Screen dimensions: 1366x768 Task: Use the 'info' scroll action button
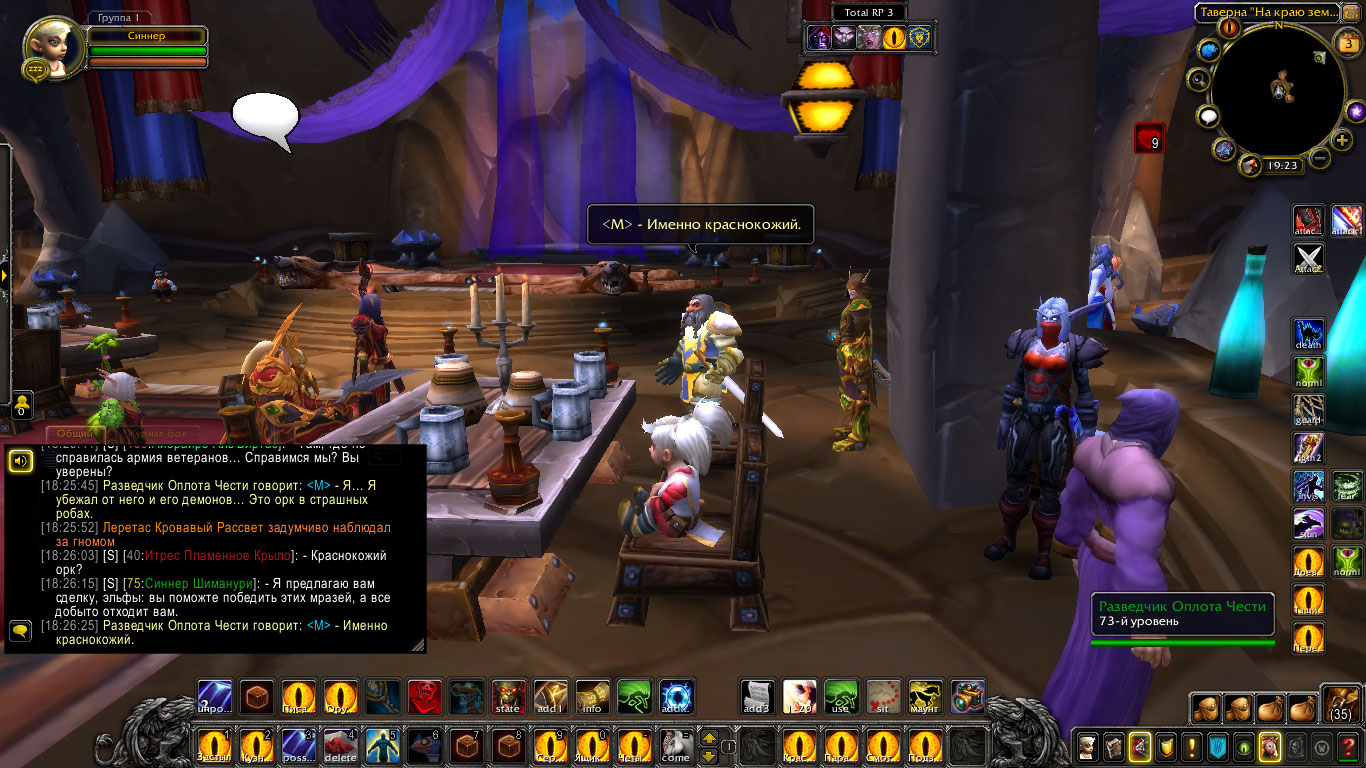592,697
